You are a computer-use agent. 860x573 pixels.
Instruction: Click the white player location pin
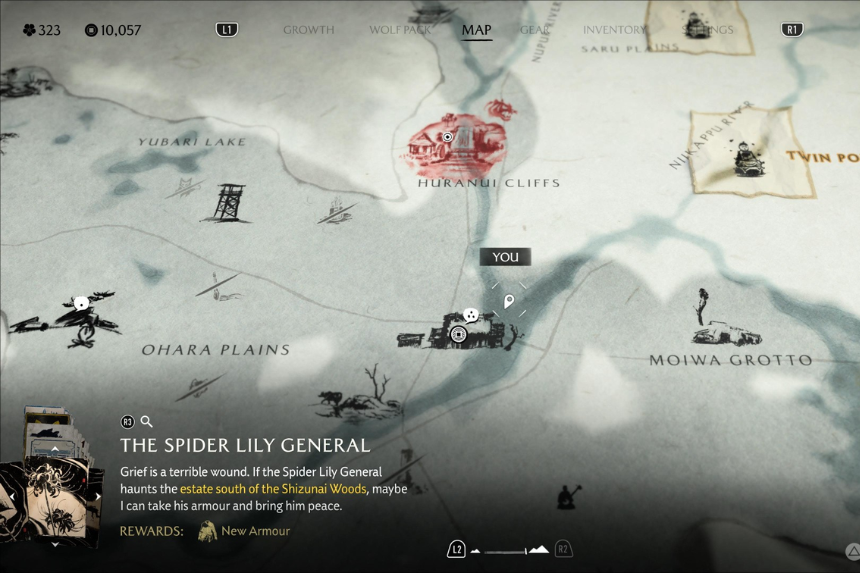tap(509, 301)
